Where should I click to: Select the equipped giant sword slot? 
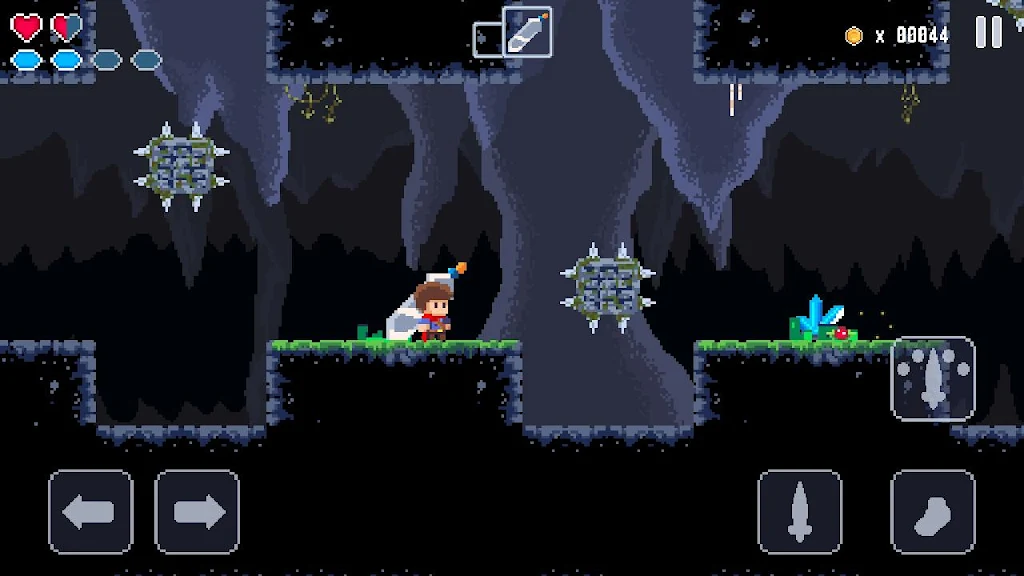(x=527, y=31)
